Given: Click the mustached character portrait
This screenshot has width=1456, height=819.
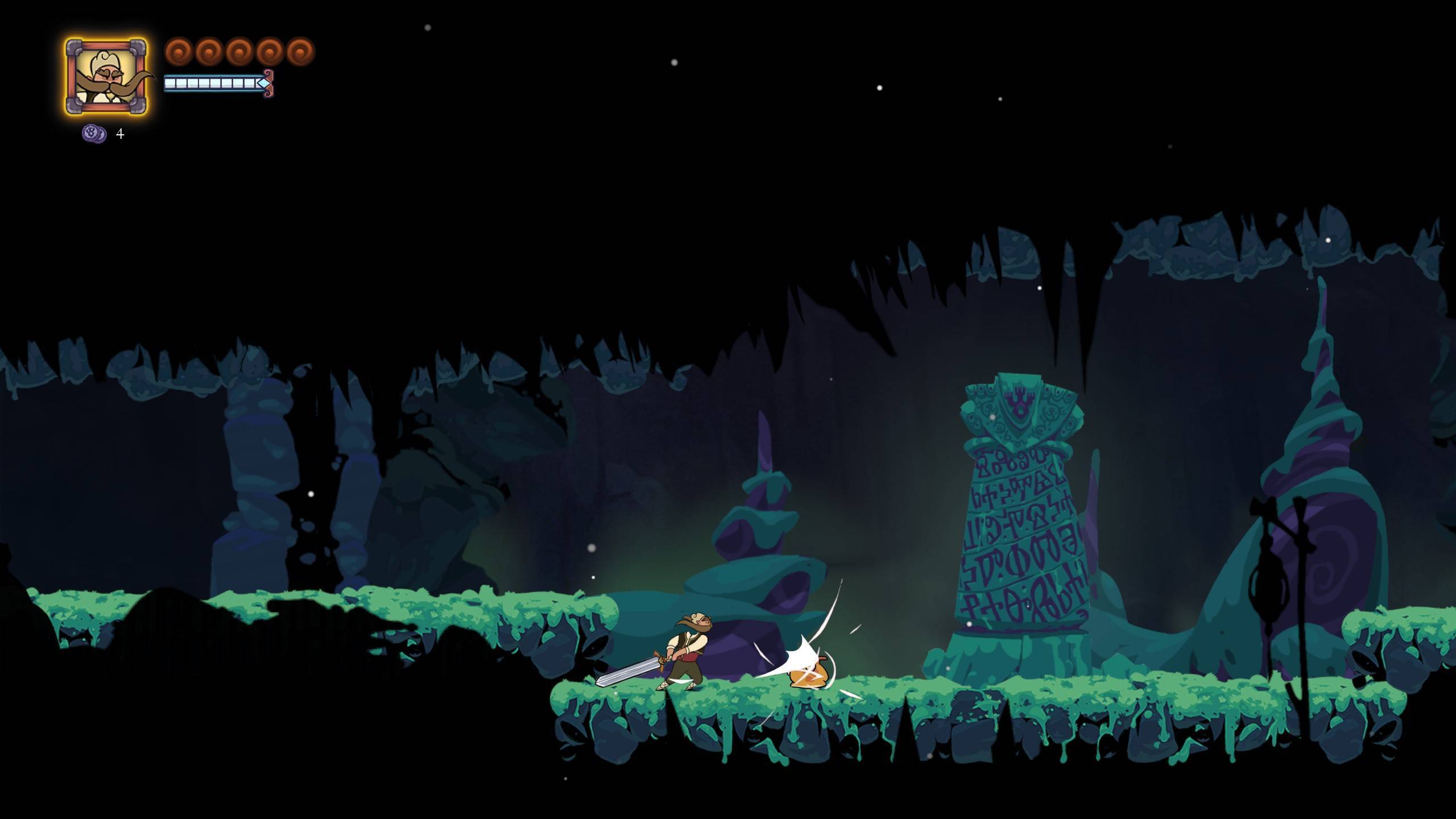Looking at the screenshot, I should 106,77.
